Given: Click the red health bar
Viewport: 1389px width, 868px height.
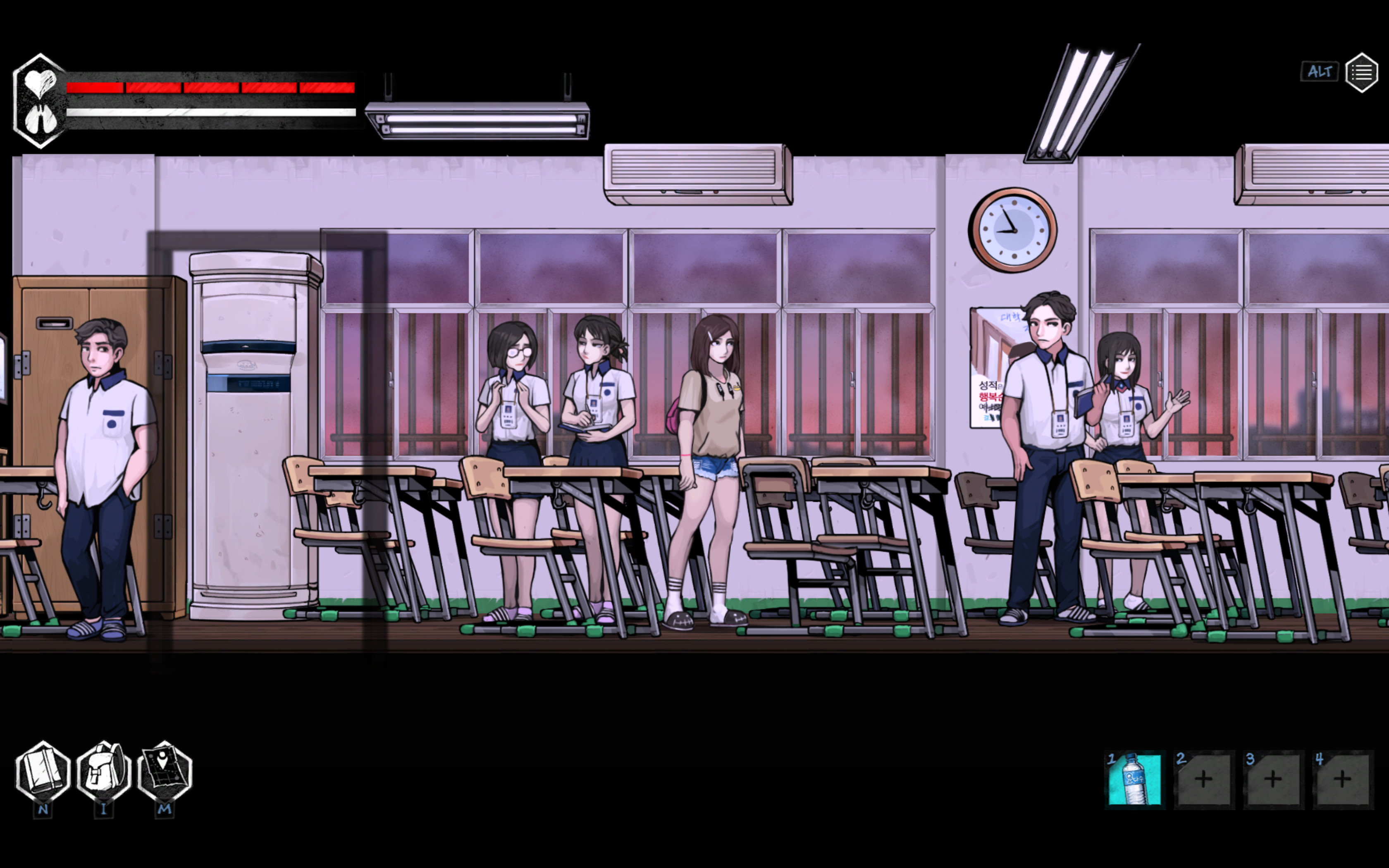Looking at the screenshot, I should (x=207, y=87).
